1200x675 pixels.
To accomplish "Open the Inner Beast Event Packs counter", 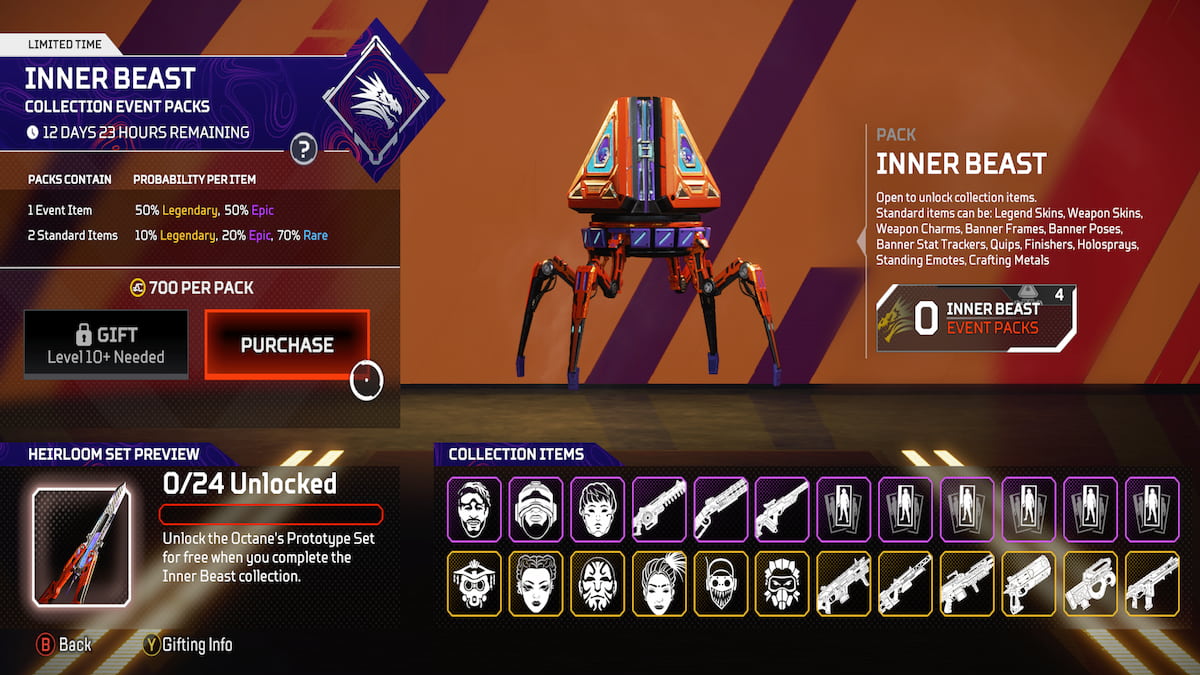I will (976, 319).
